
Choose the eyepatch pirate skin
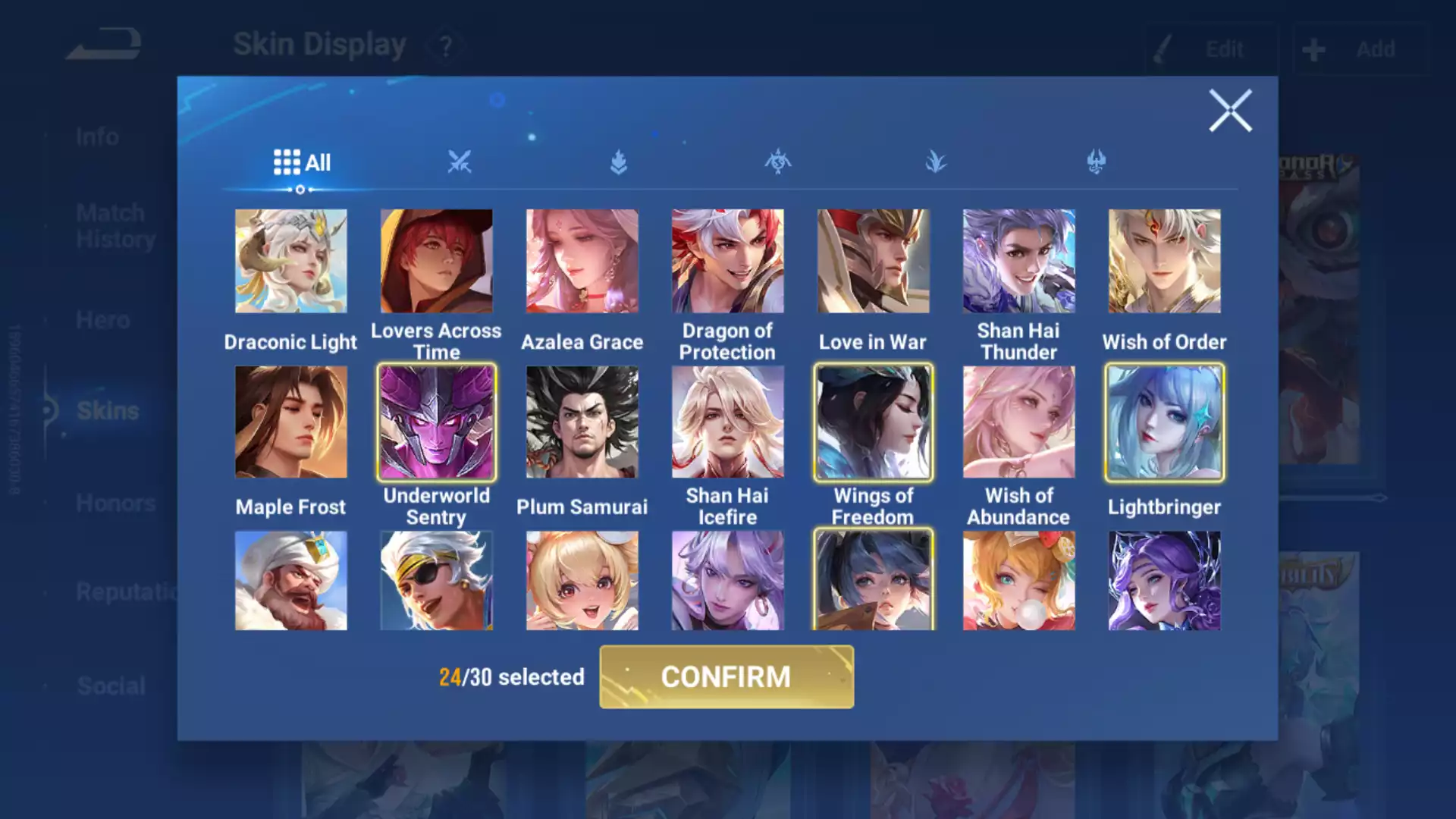[436, 580]
